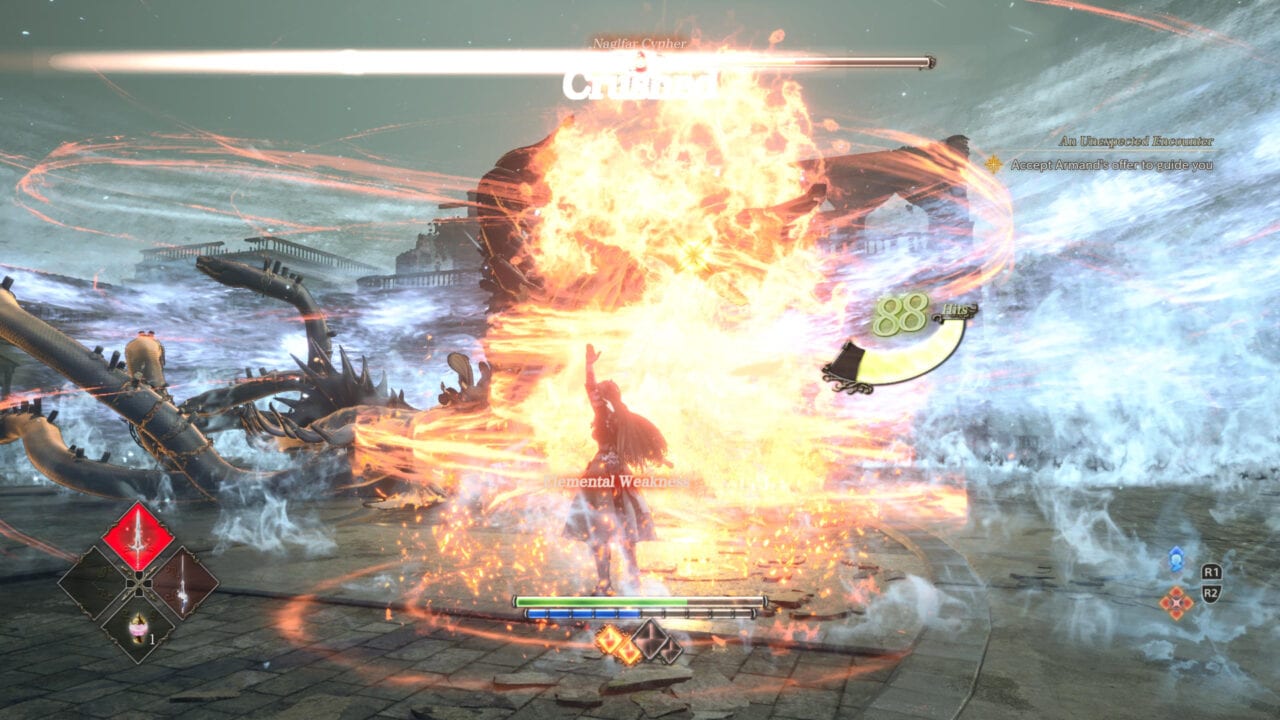Use the potion with count 1
The height and width of the screenshot is (720, 1280).
click(x=138, y=627)
